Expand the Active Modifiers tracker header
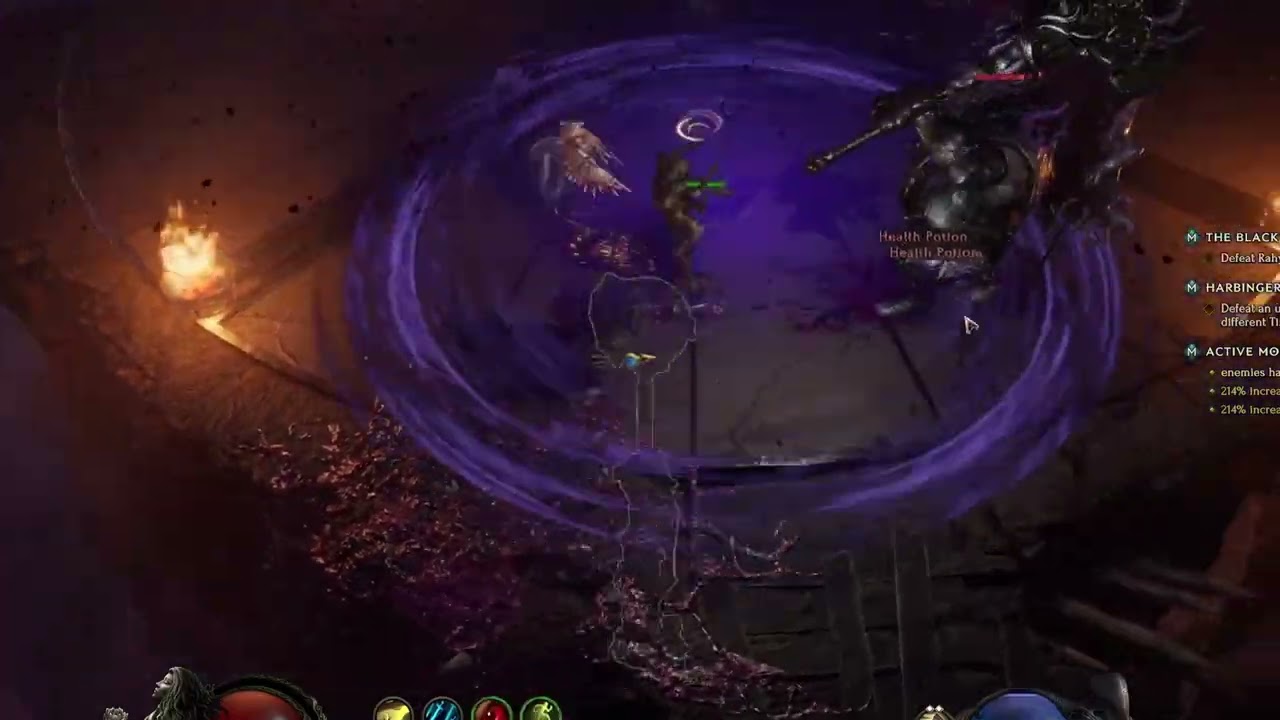This screenshot has height=720, width=1280. [1240, 351]
